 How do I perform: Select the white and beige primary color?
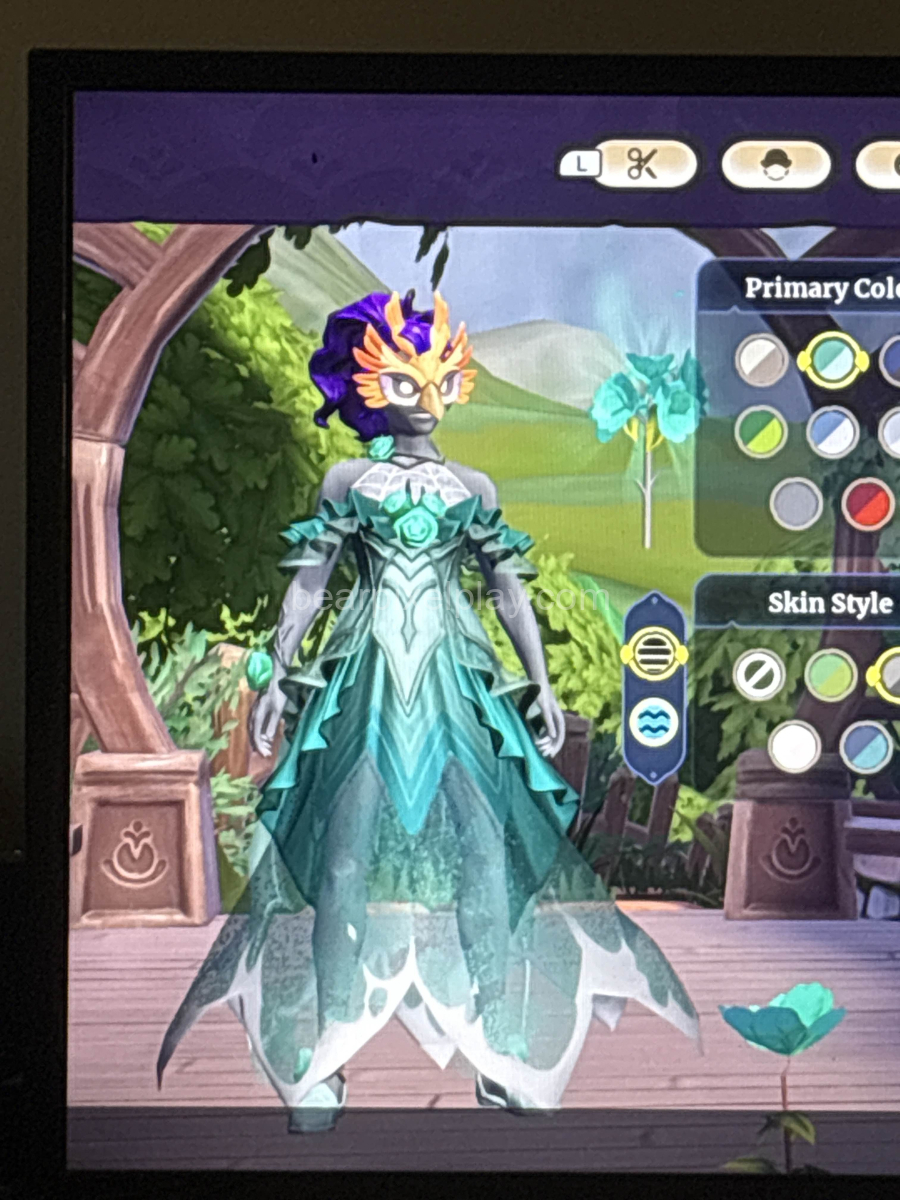(x=762, y=360)
